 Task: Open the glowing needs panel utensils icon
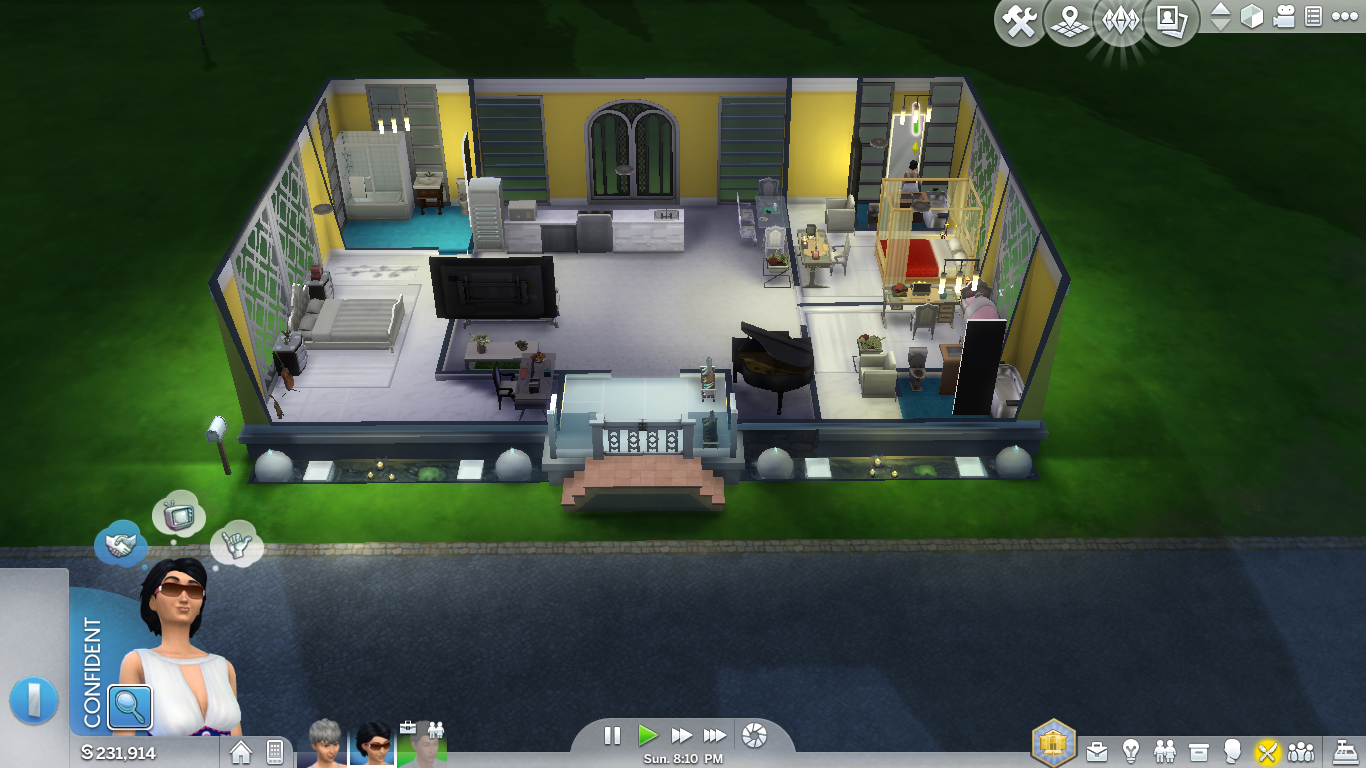click(1265, 752)
